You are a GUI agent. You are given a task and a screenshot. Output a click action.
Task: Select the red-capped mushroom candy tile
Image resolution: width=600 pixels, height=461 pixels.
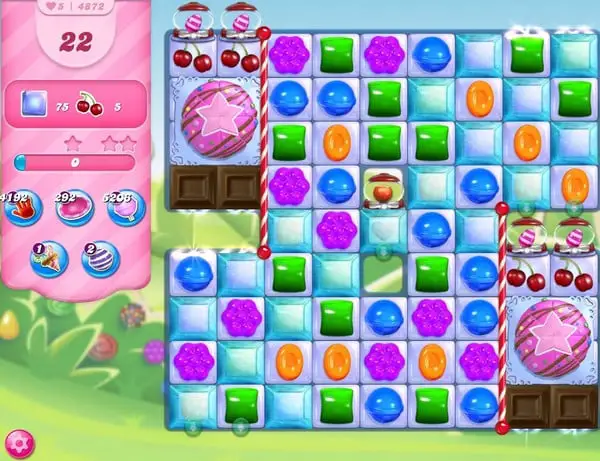click(x=383, y=186)
